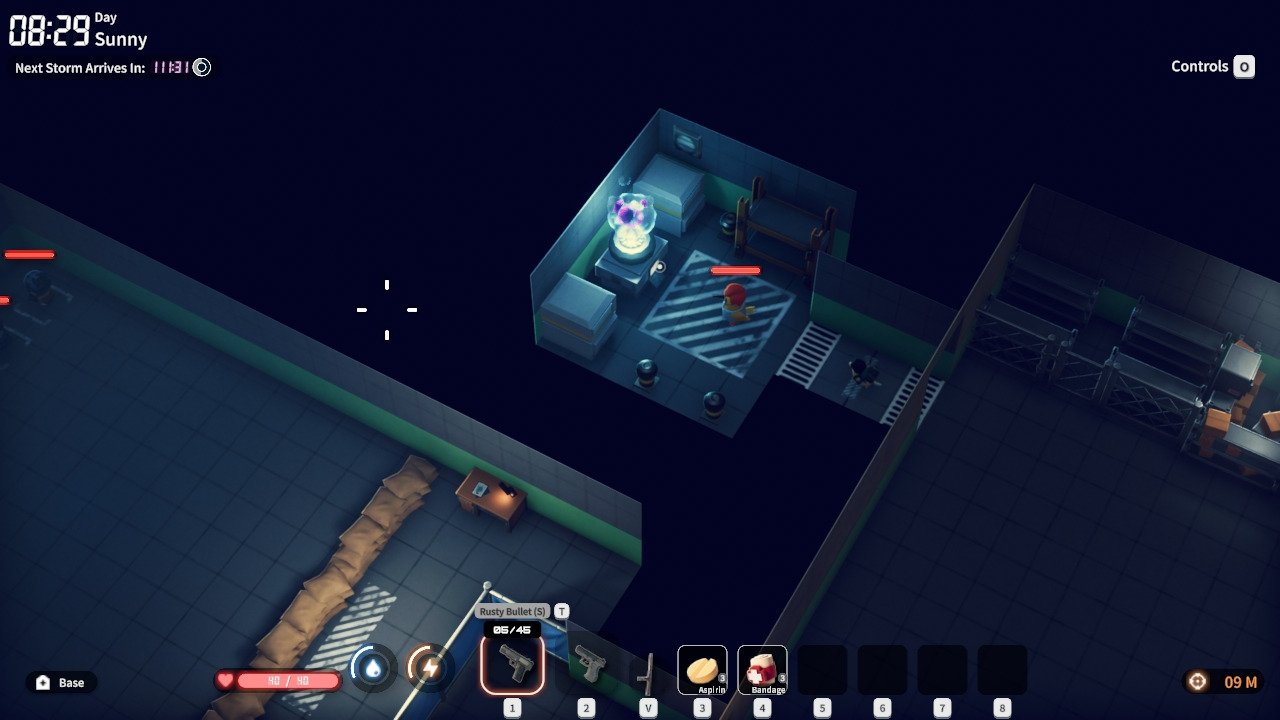1280x720 pixels.
Task: Open the Controls panel
Action: pos(1212,67)
